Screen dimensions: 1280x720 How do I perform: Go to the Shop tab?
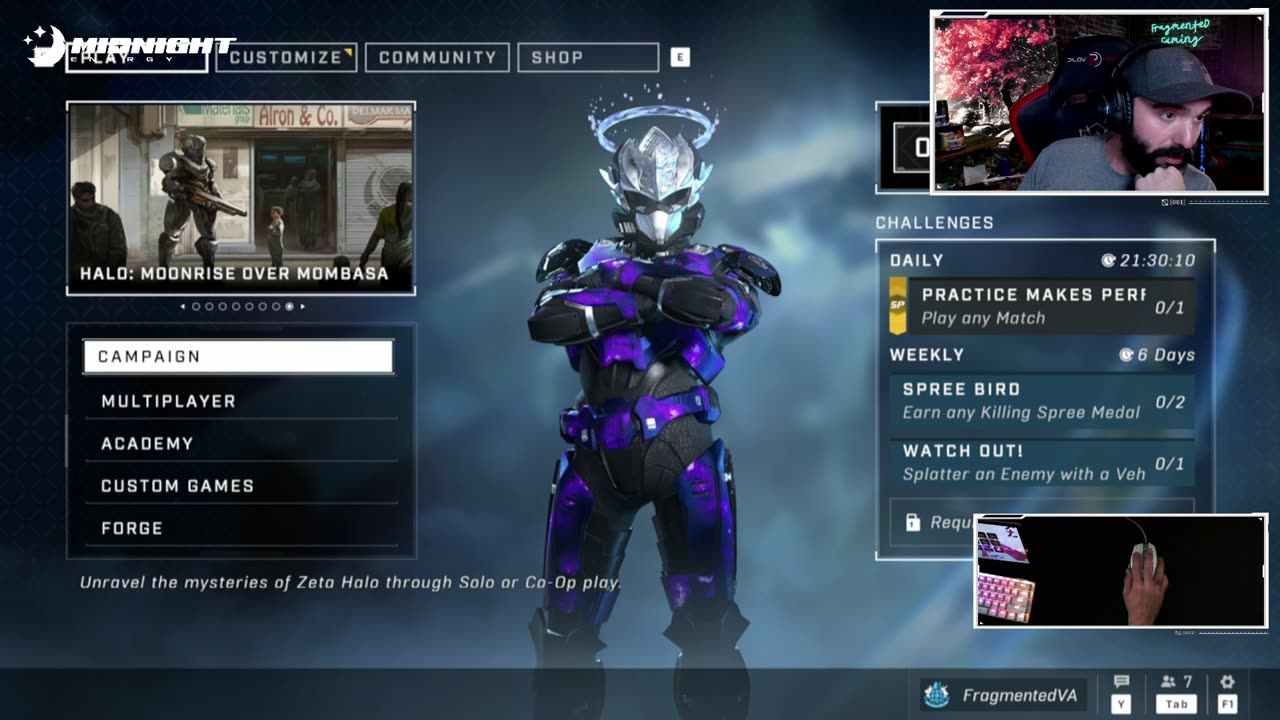(x=587, y=57)
